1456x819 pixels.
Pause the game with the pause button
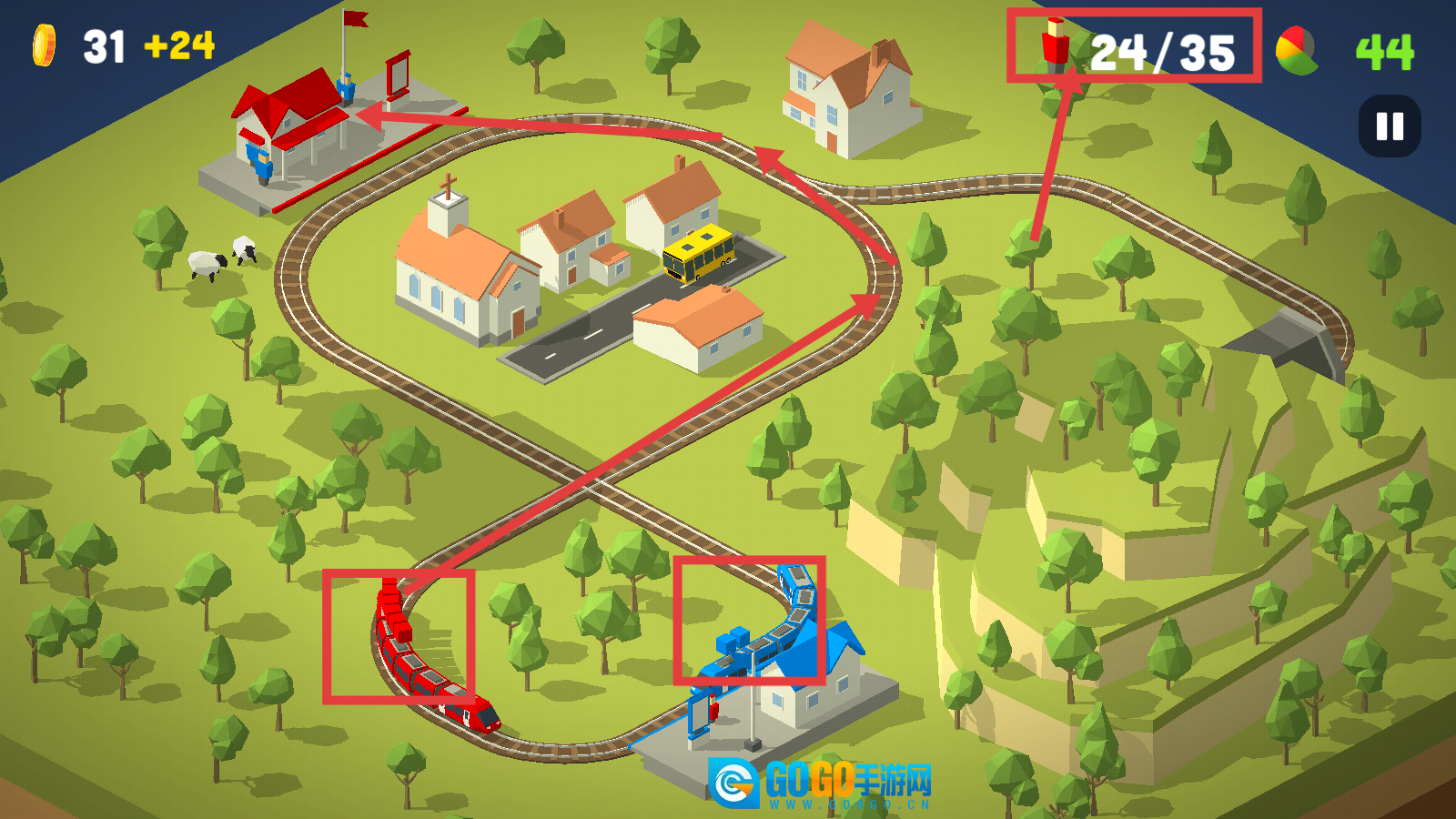click(1389, 126)
